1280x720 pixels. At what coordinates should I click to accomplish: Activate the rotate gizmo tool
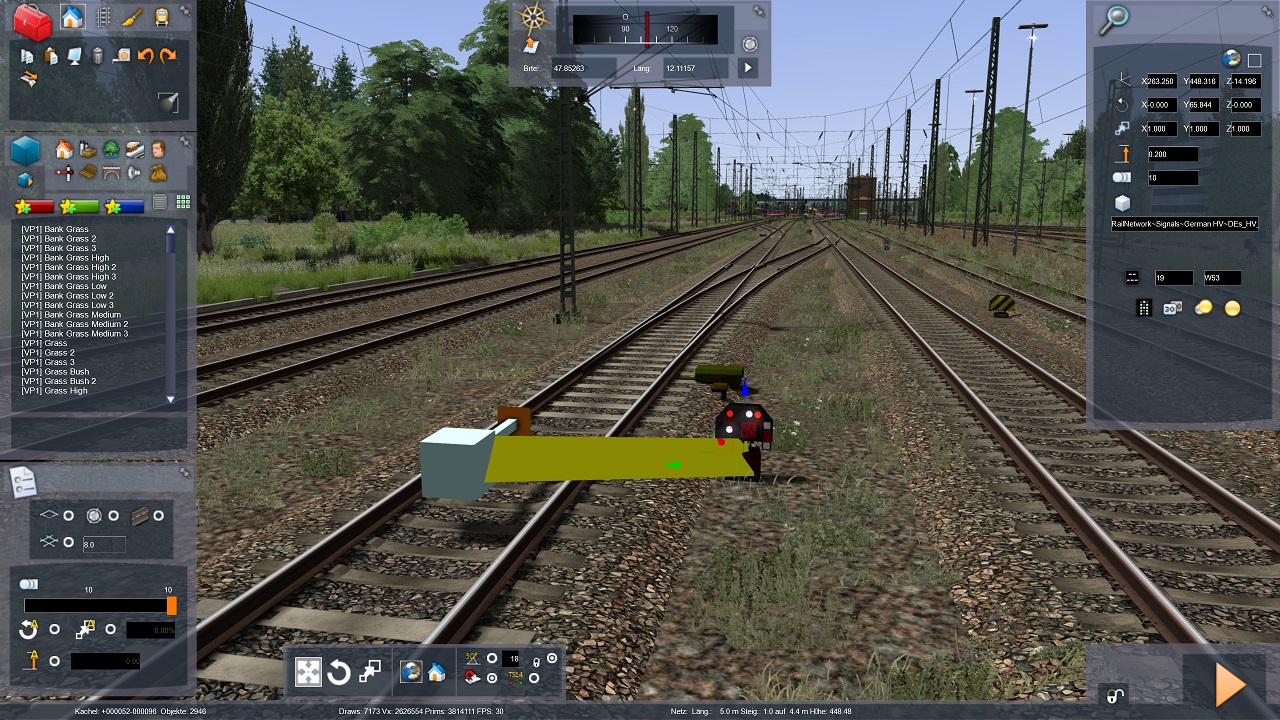(339, 672)
